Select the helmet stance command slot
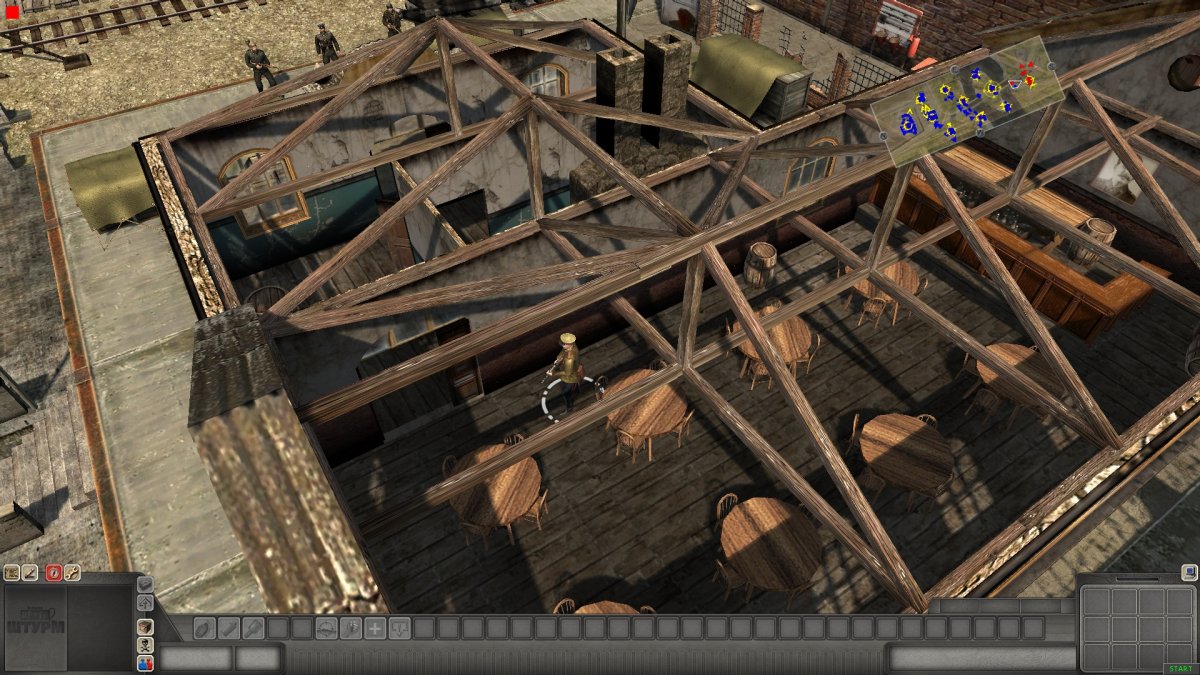The height and width of the screenshot is (675, 1200). (326, 628)
